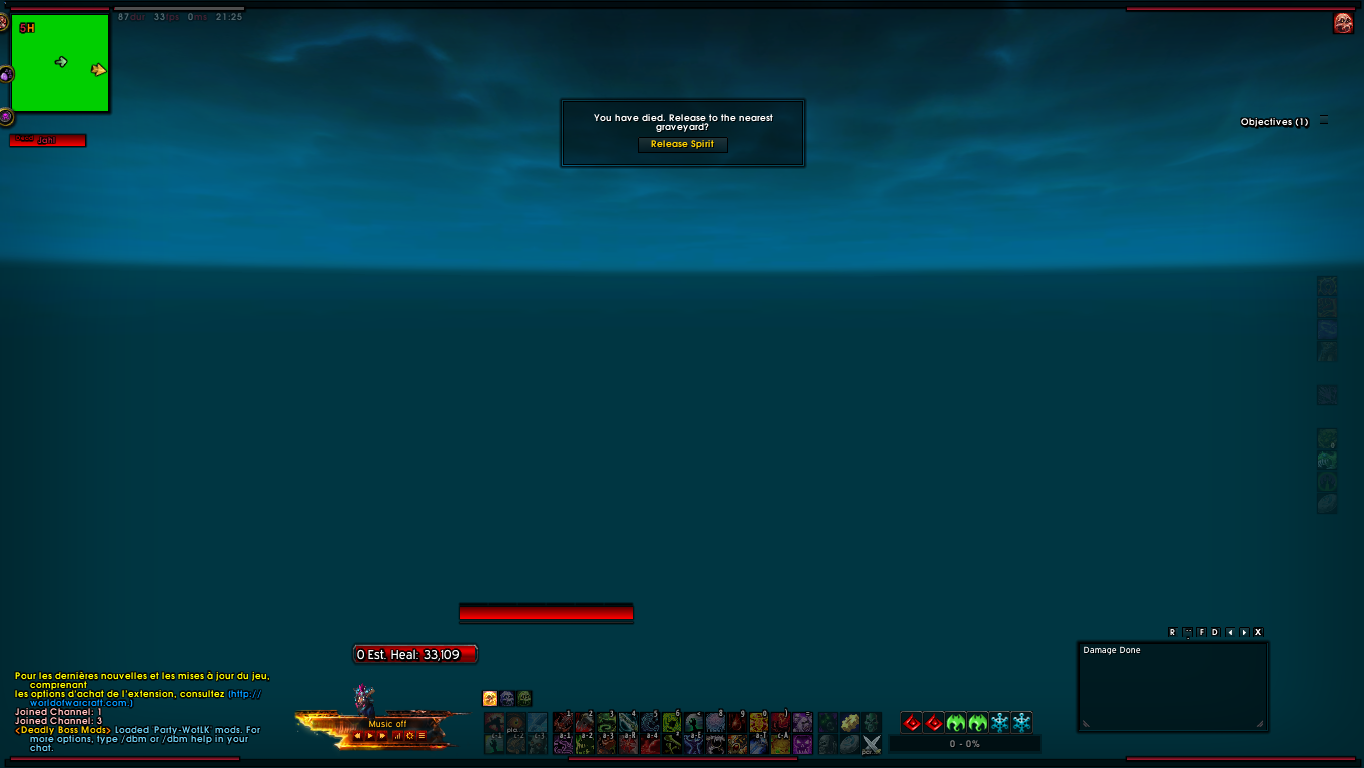Click the green minimap

[x=60, y=62]
